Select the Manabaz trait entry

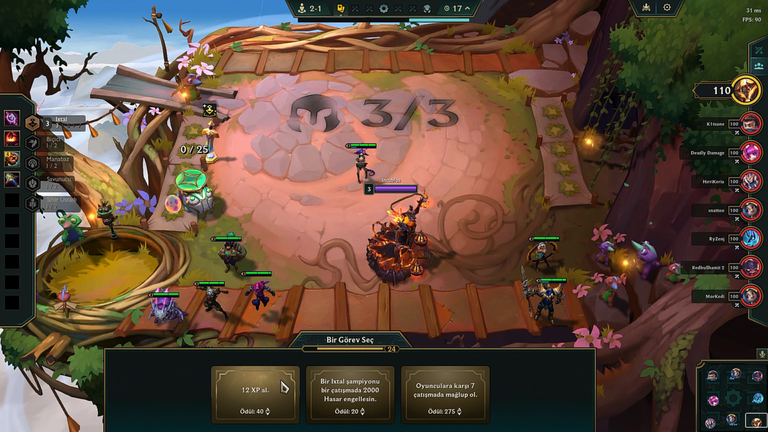[33, 162]
